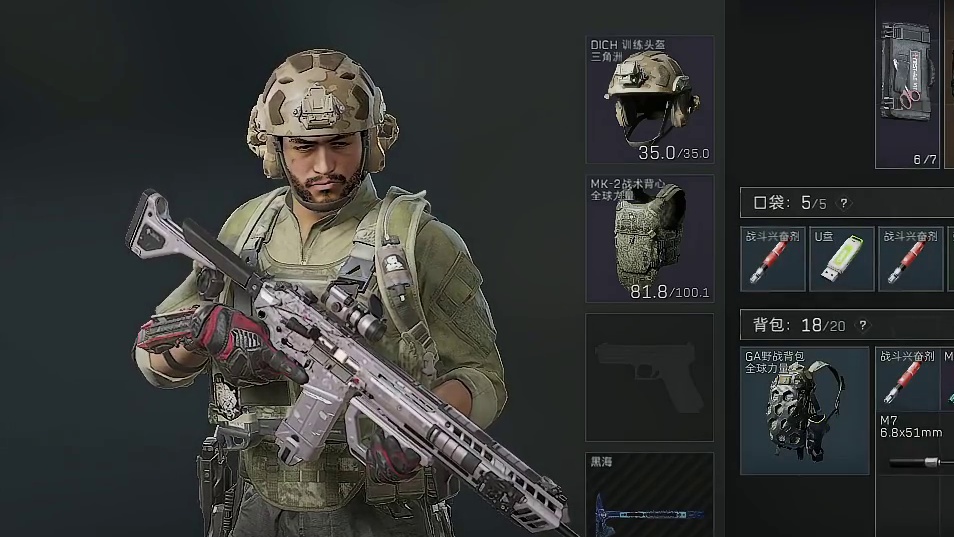954x537 pixels.
Task: Select the MK-2 tactical vest slot
Action: click(650, 239)
